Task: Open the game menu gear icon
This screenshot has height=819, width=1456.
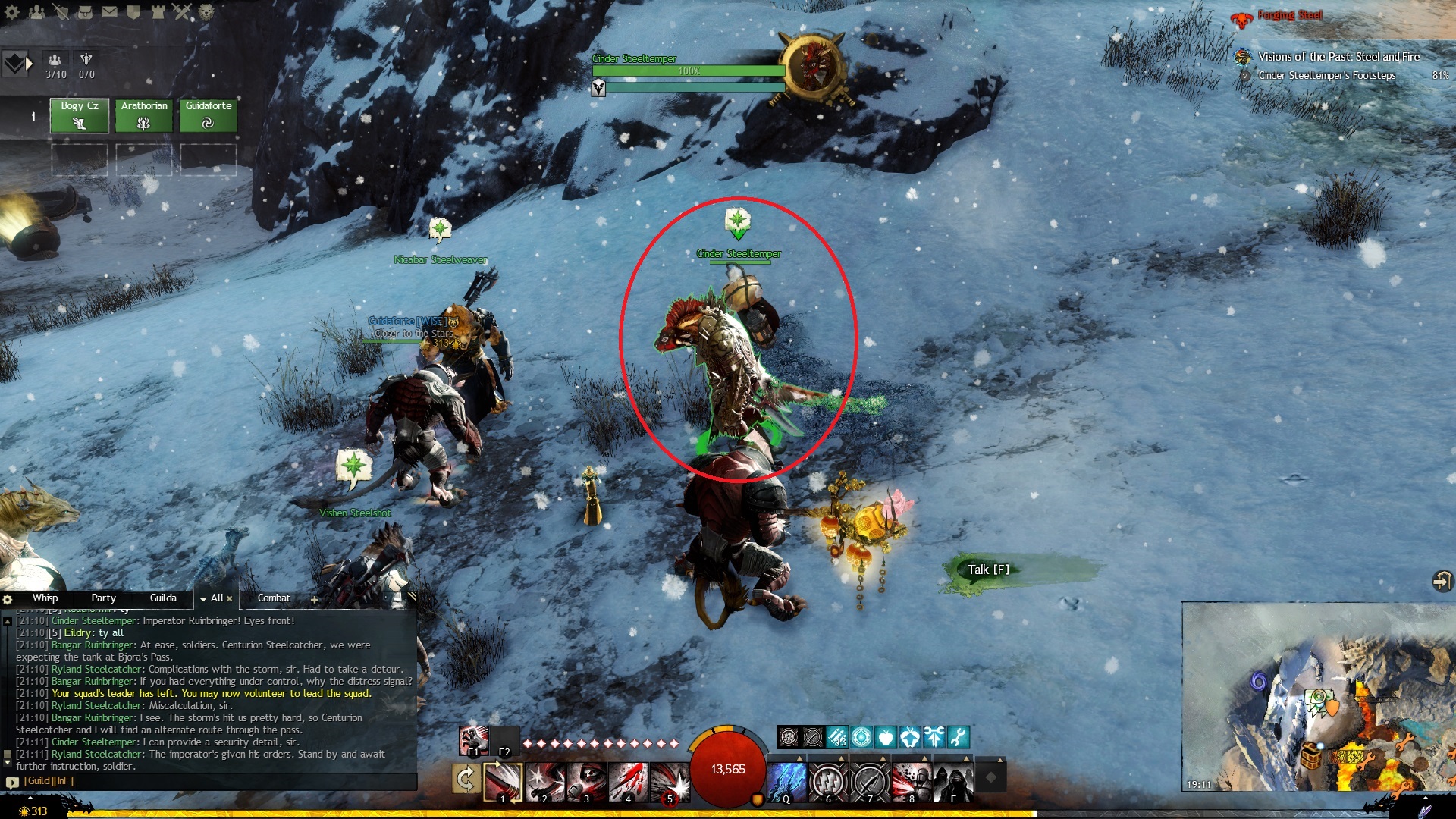Action: [x=12, y=11]
